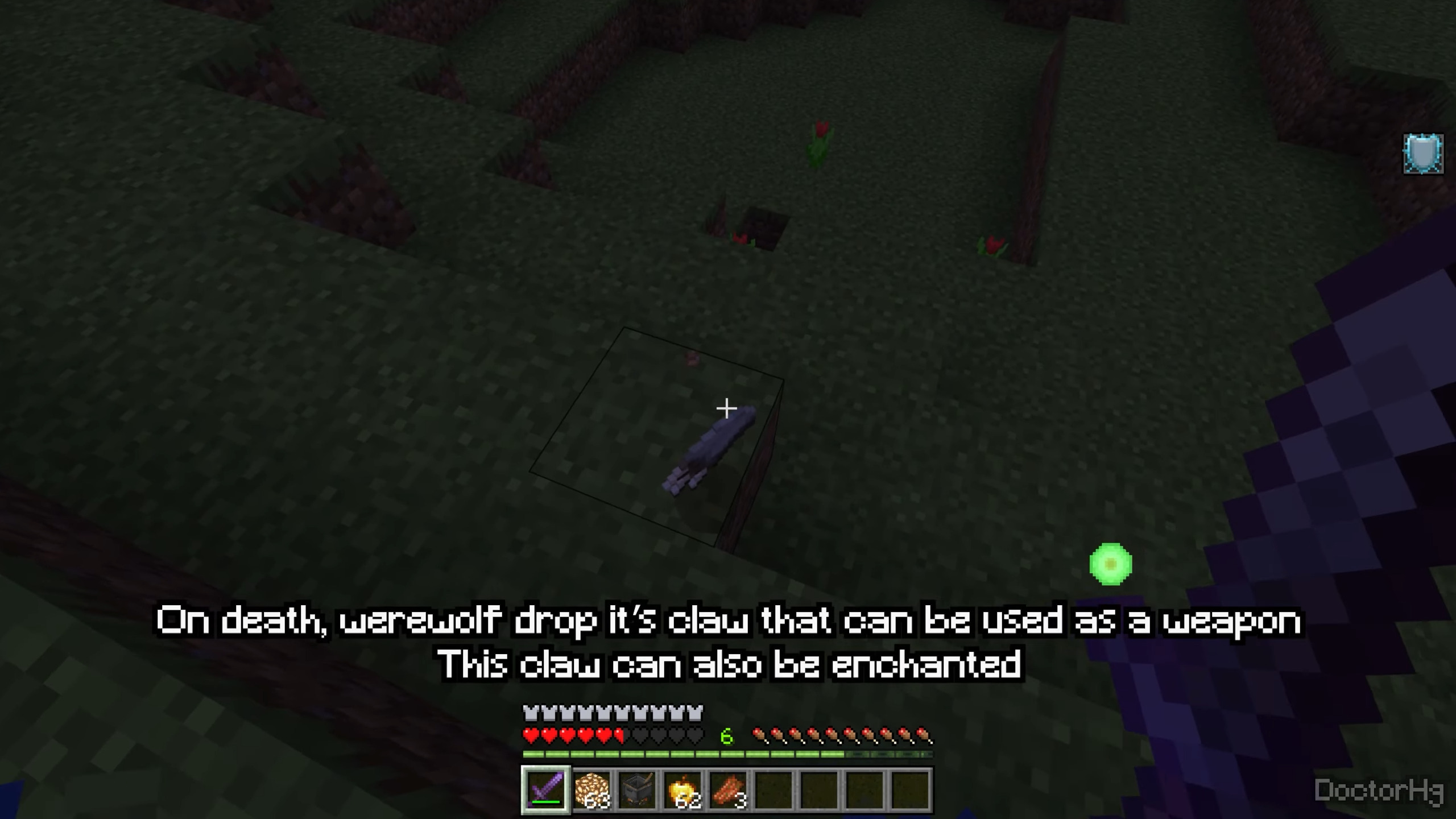The height and width of the screenshot is (819, 1456).
Task: Choose the cauldron item in the hotbar
Action: click(636, 789)
